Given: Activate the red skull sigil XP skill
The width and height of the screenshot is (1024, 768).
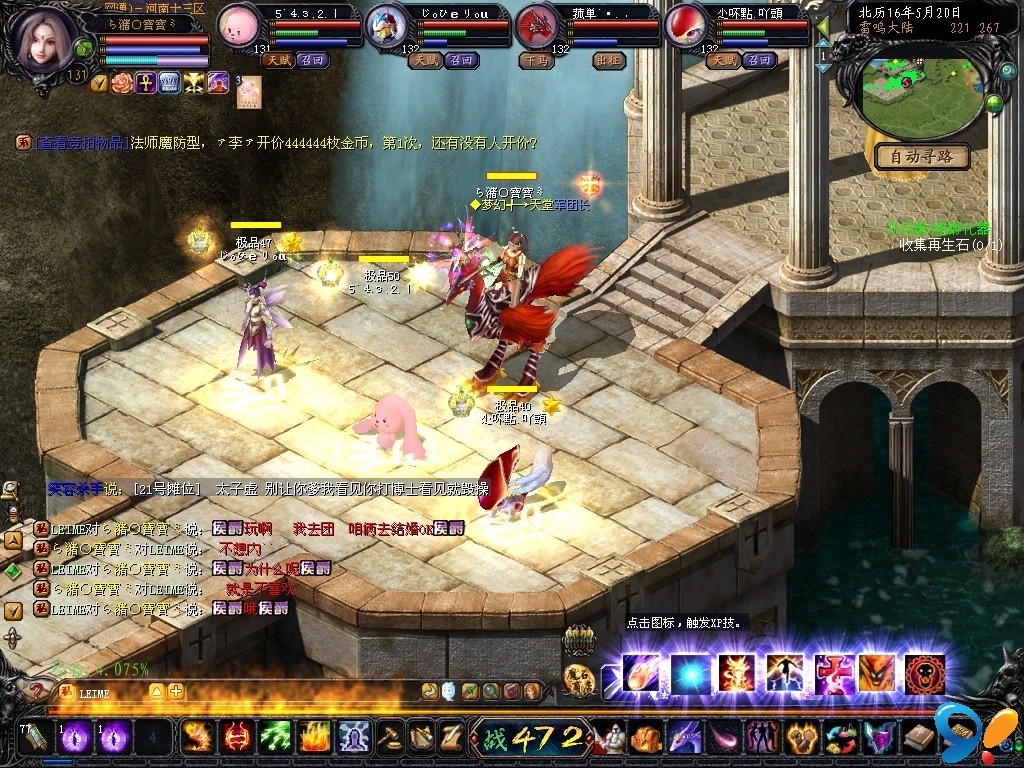Looking at the screenshot, I should click(x=924, y=674).
